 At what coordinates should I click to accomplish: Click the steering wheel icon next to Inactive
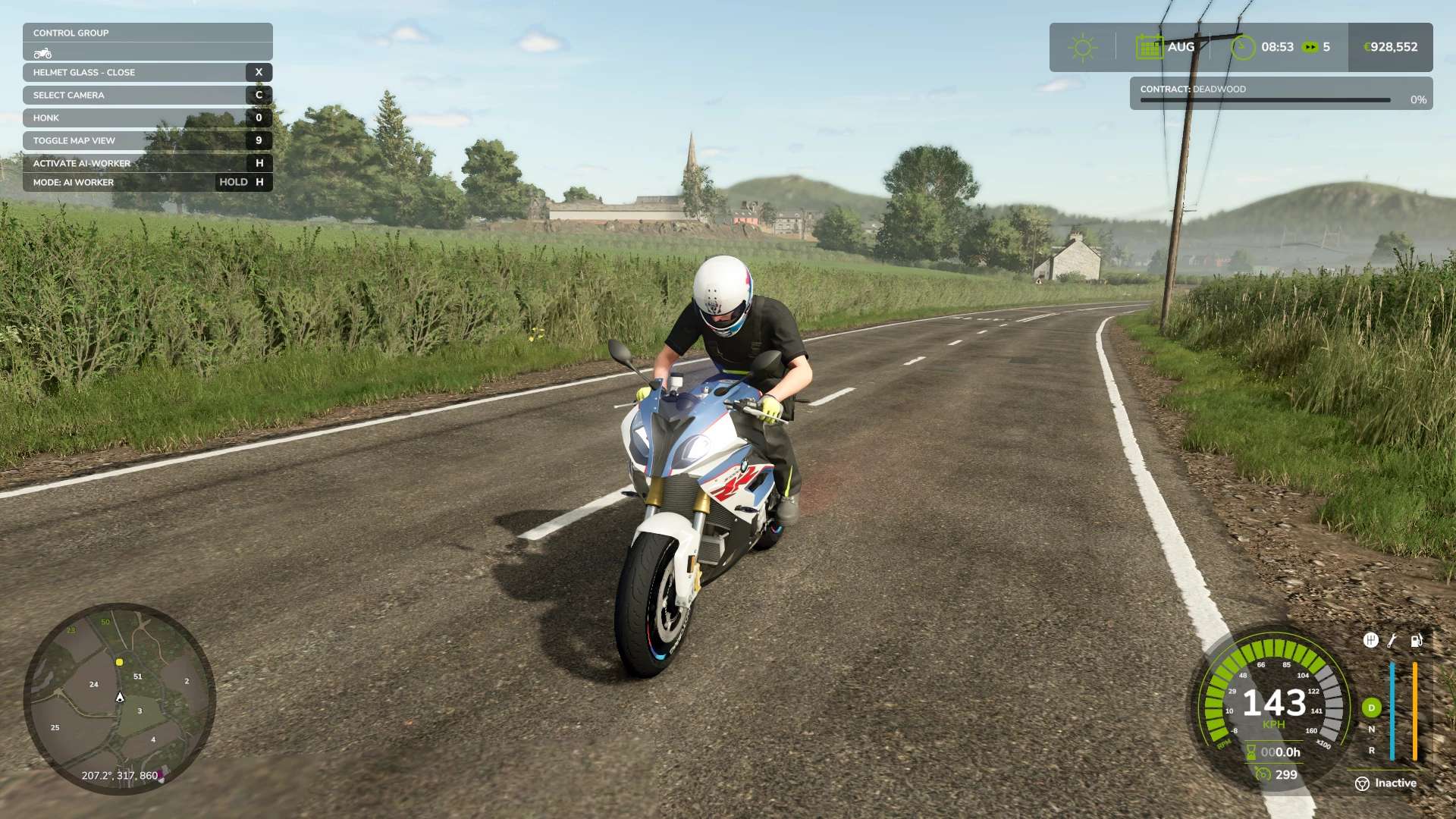1362,783
